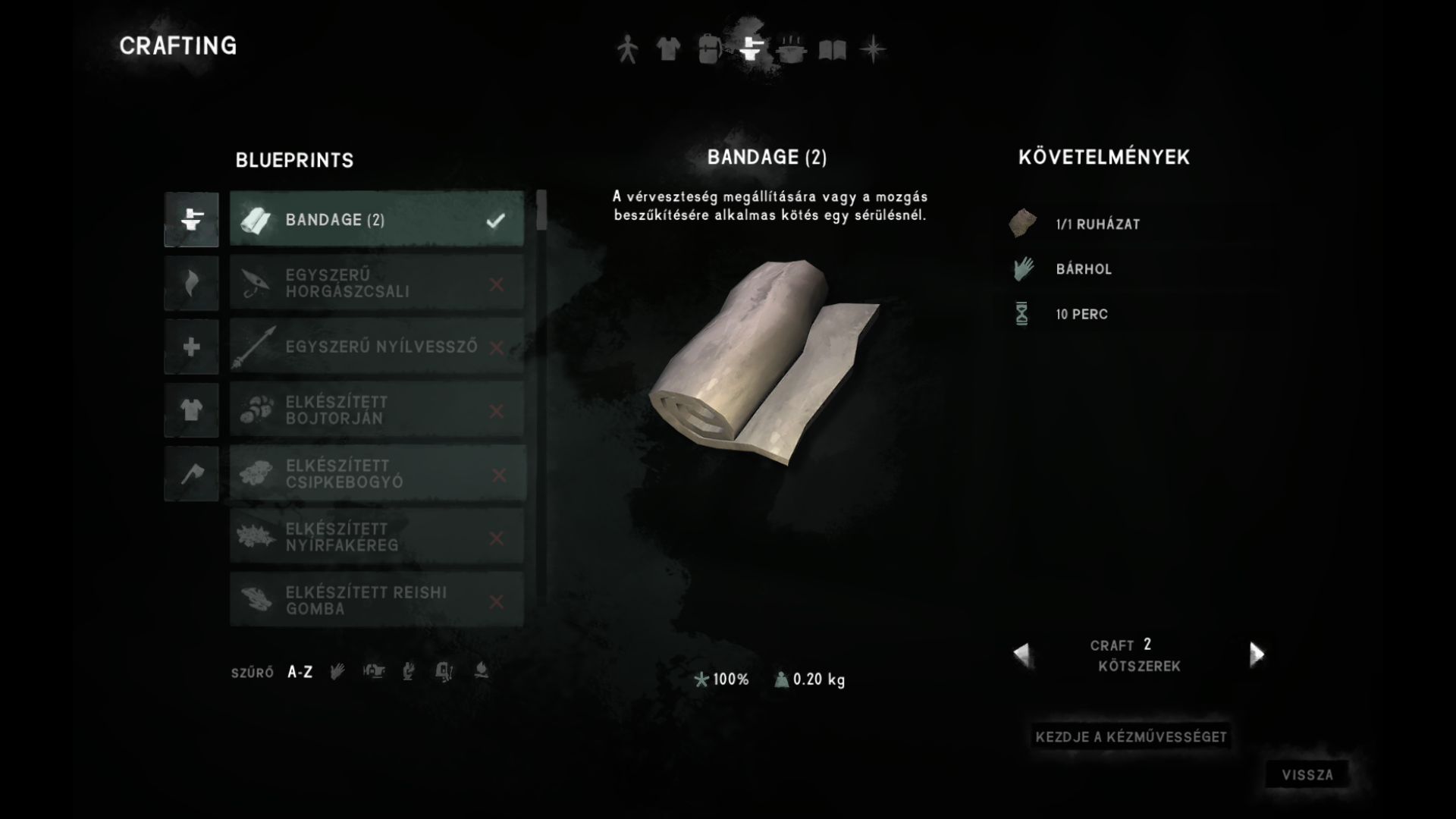The height and width of the screenshot is (819, 1456).
Task: Open the character status tab
Action: [627, 49]
